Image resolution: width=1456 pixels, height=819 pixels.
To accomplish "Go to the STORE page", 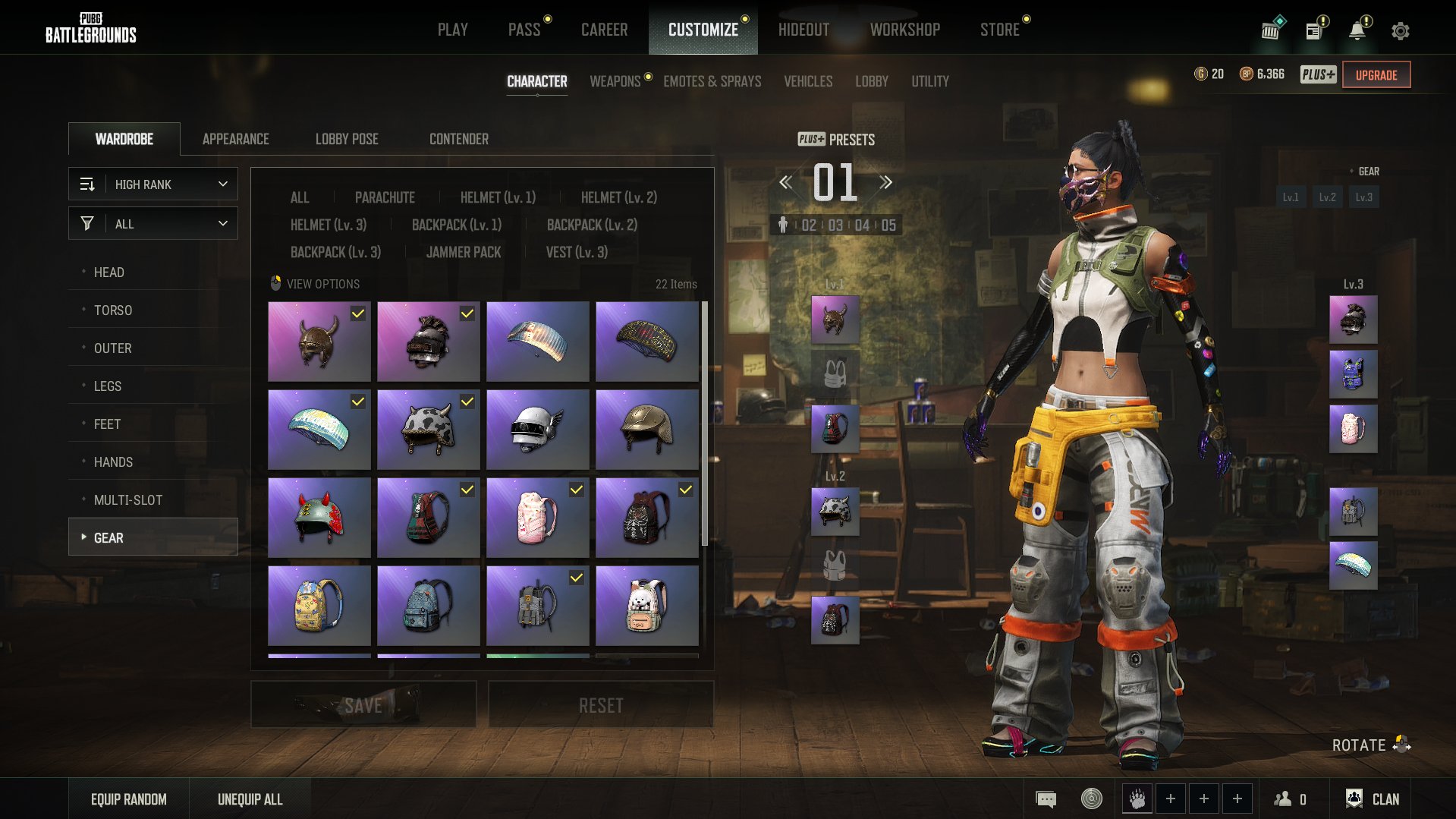I will (x=999, y=30).
